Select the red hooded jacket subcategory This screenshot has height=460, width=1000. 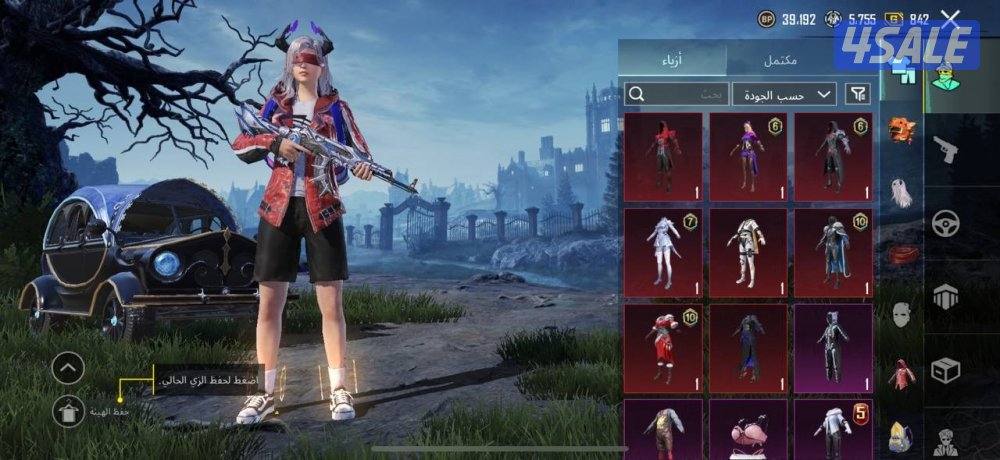[902, 374]
